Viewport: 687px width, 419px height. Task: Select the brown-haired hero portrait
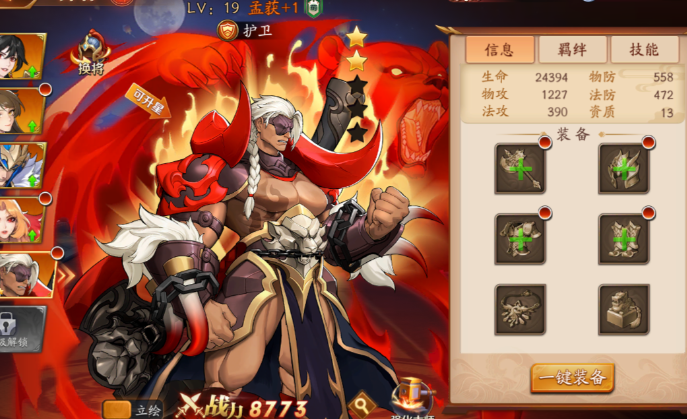20,112
